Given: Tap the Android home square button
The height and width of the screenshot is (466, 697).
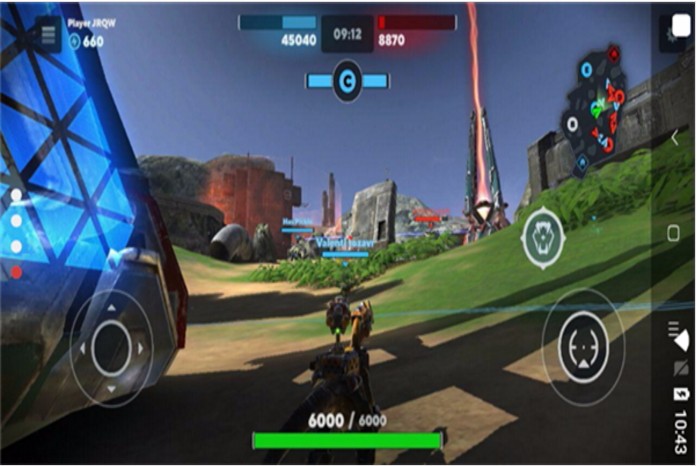Looking at the screenshot, I should pos(674,233).
